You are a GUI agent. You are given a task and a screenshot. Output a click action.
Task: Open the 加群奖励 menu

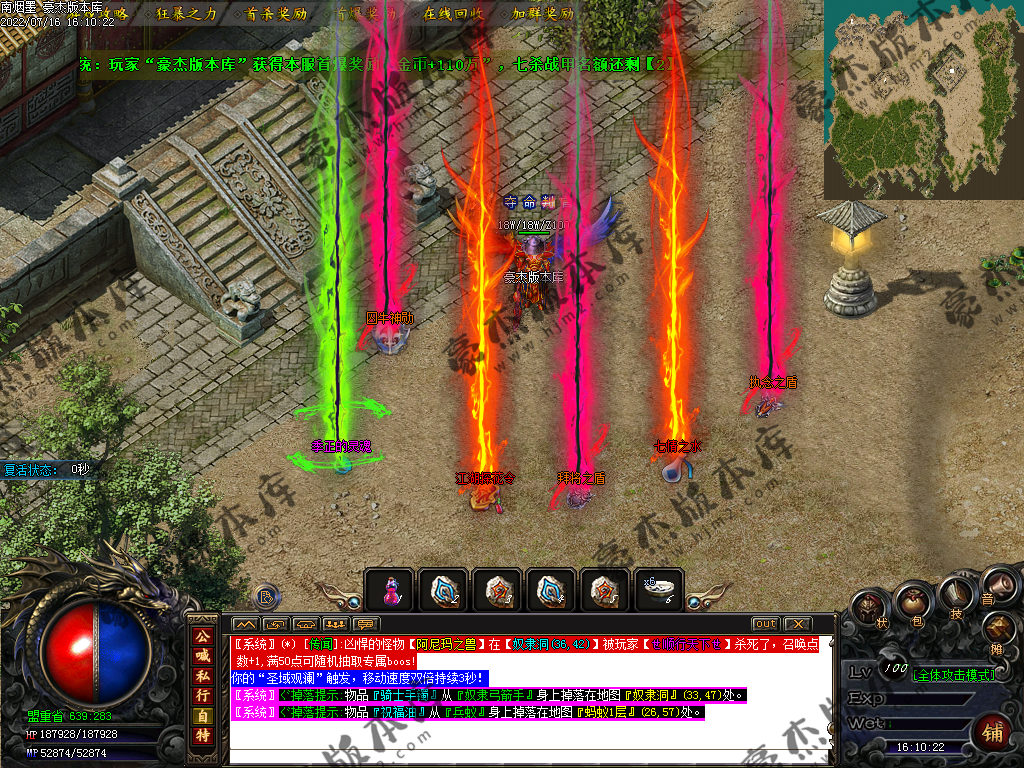[x=543, y=14]
